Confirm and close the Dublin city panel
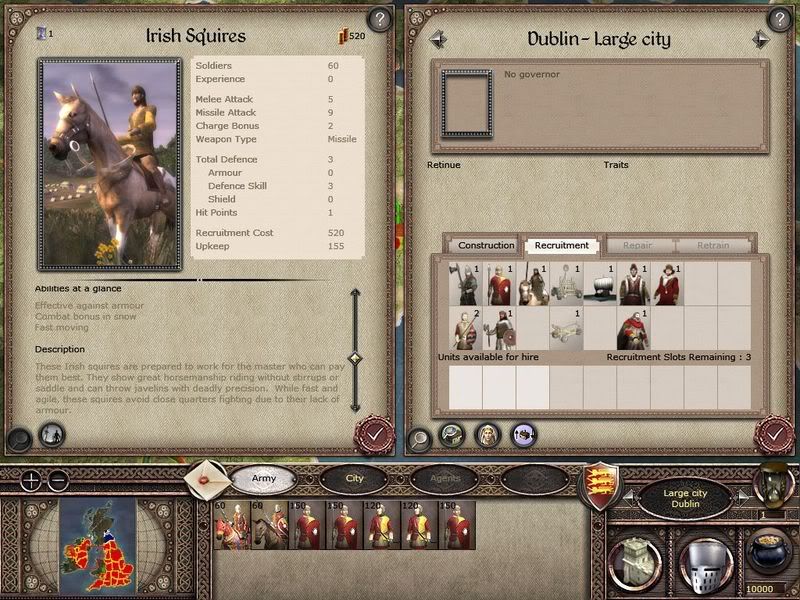The image size is (800, 600). (774, 434)
